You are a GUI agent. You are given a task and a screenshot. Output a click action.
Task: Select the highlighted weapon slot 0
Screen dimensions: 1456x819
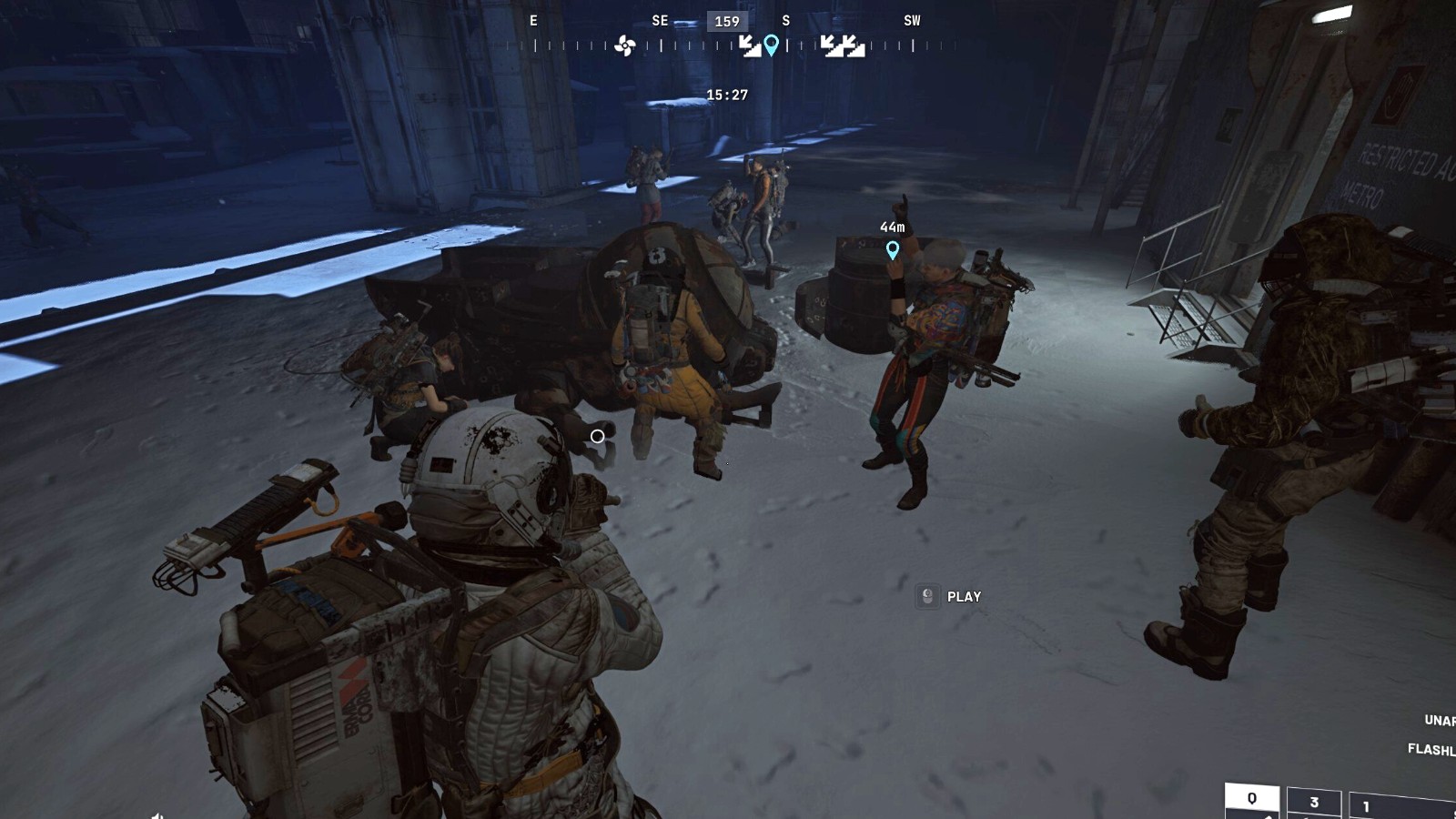click(x=1252, y=799)
